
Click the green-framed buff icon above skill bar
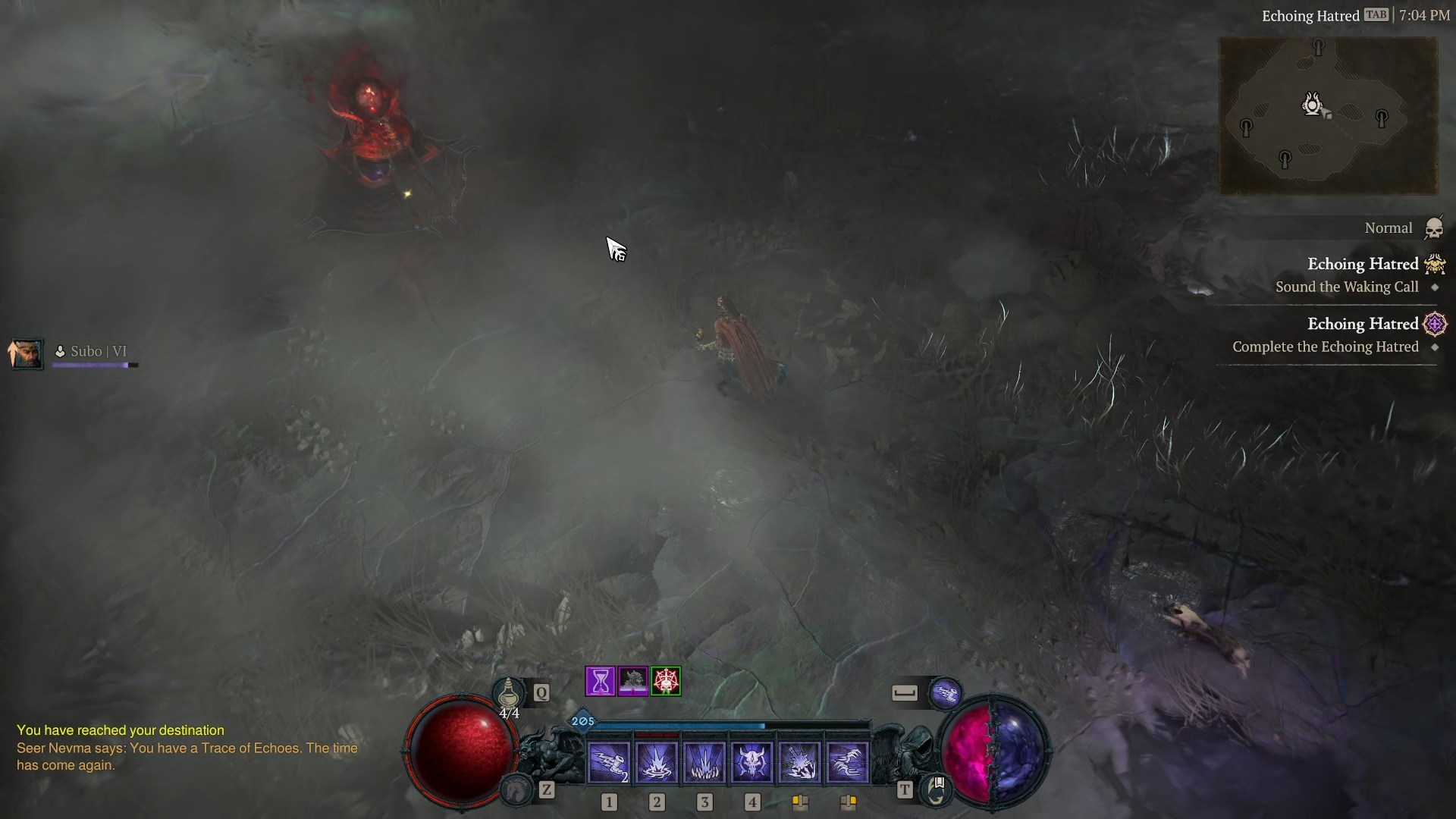click(667, 681)
